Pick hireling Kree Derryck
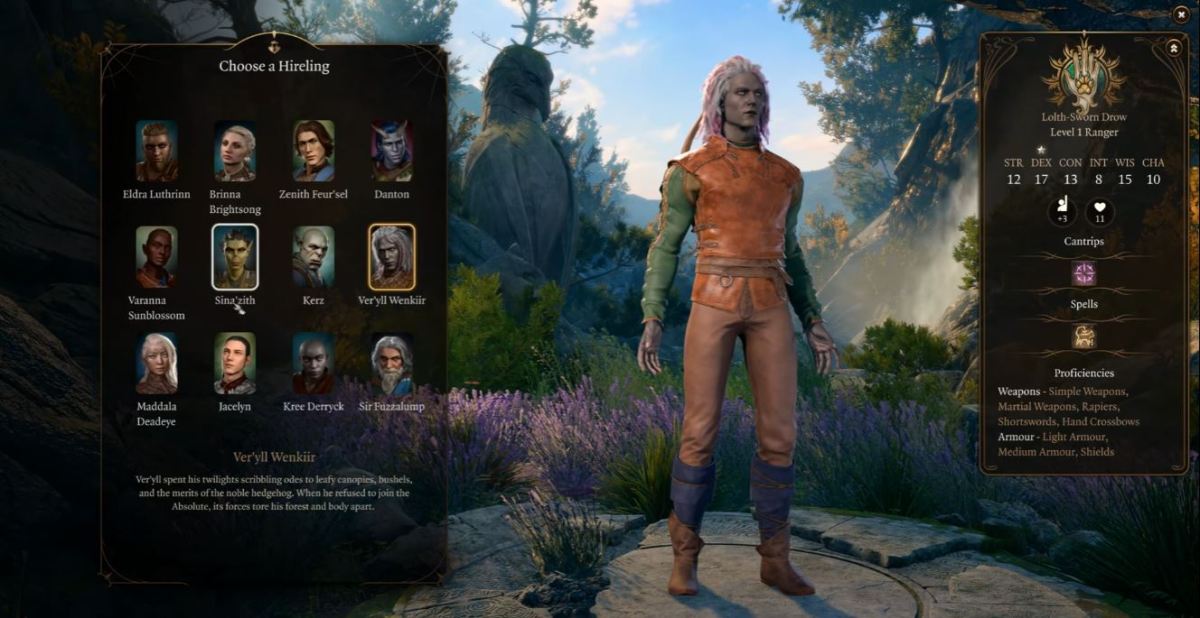This screenshot has height=618, width=1200. [313, 363]
